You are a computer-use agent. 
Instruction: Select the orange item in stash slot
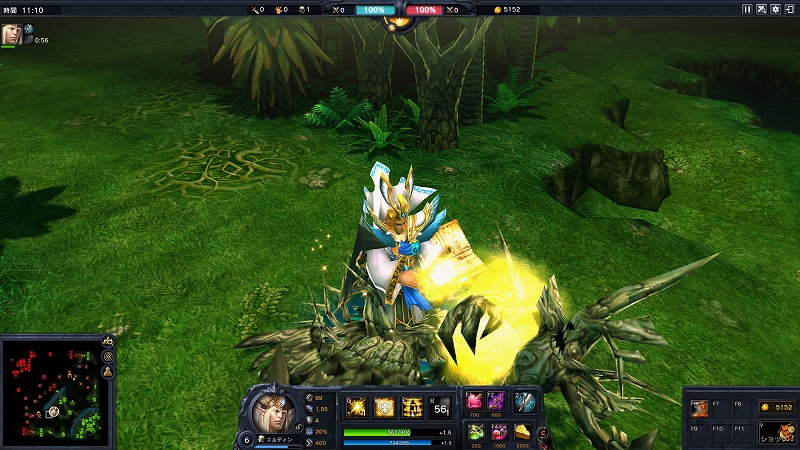(x=701, y=408)
